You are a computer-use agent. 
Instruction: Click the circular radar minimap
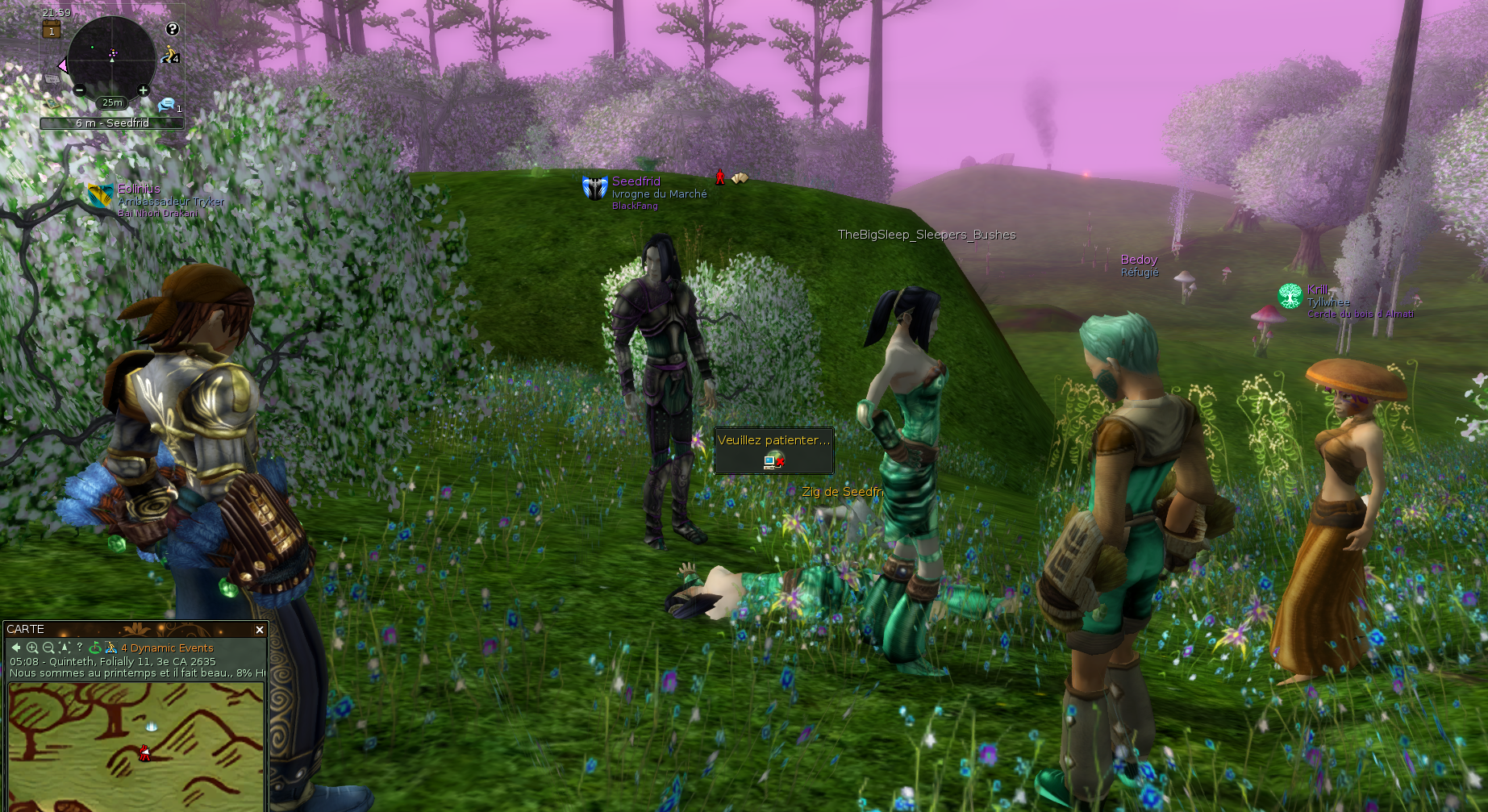pos(111,58)
